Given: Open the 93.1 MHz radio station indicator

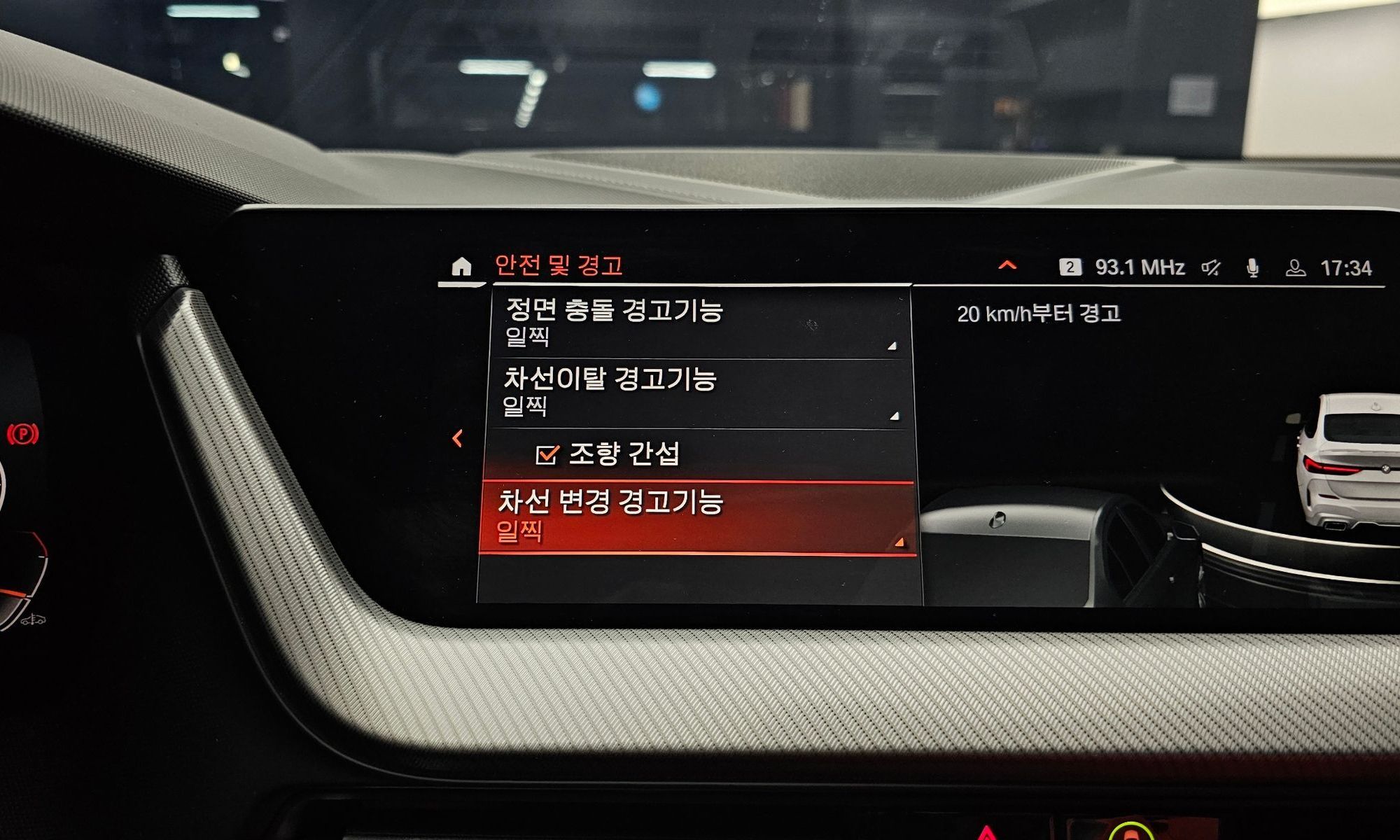Looking at the screenshot, I should [1138, 267].
